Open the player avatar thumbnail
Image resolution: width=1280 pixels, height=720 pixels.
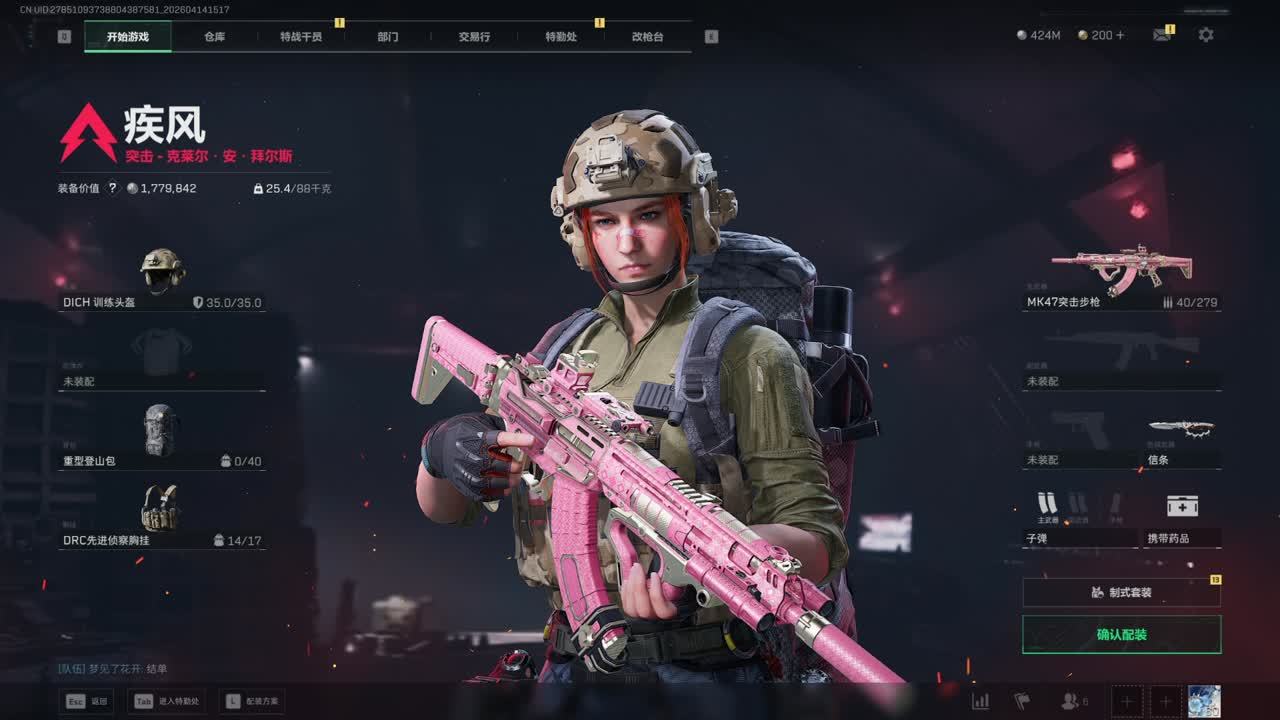click(1204, 701)
